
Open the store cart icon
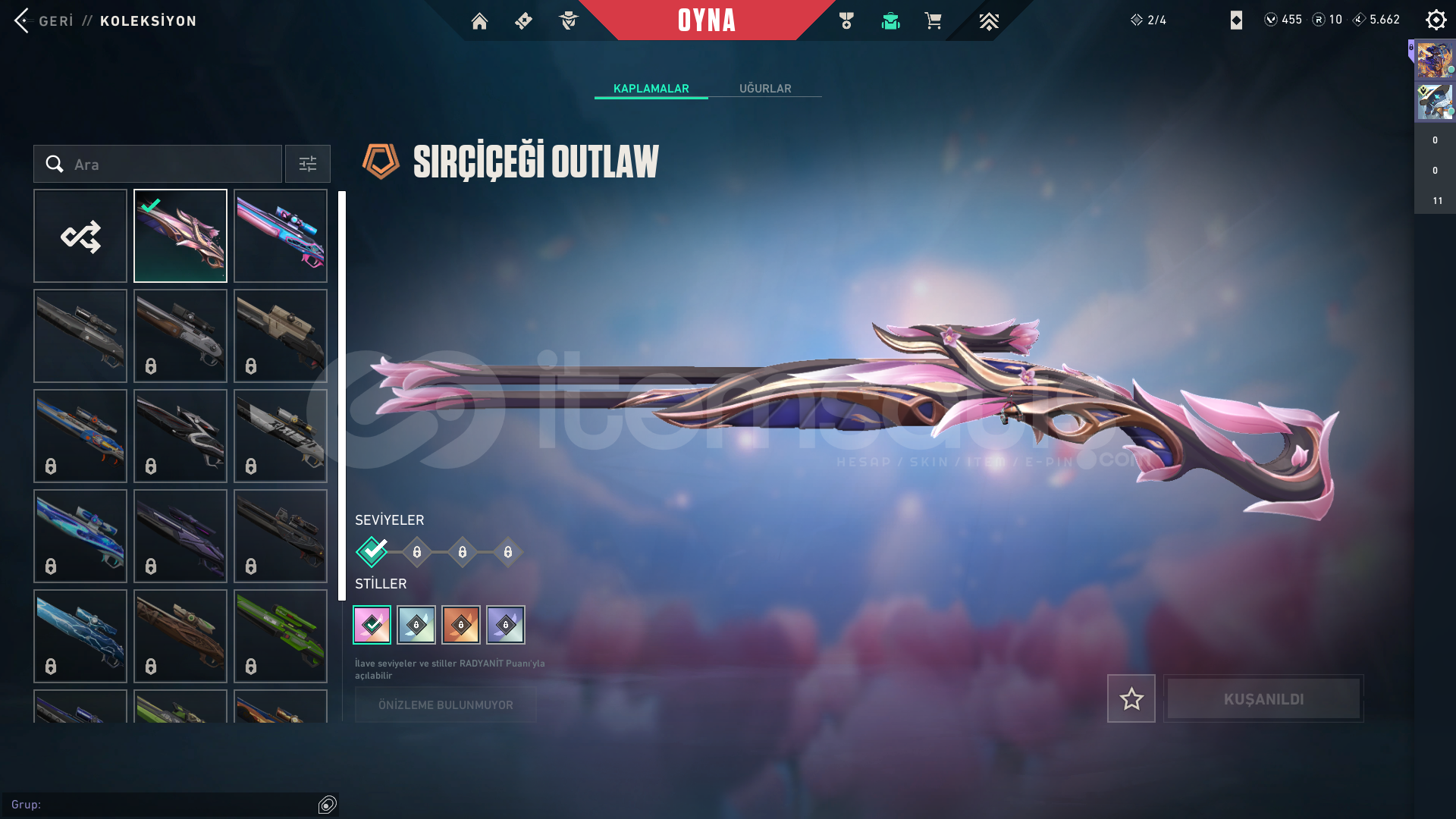pos(933,21)
